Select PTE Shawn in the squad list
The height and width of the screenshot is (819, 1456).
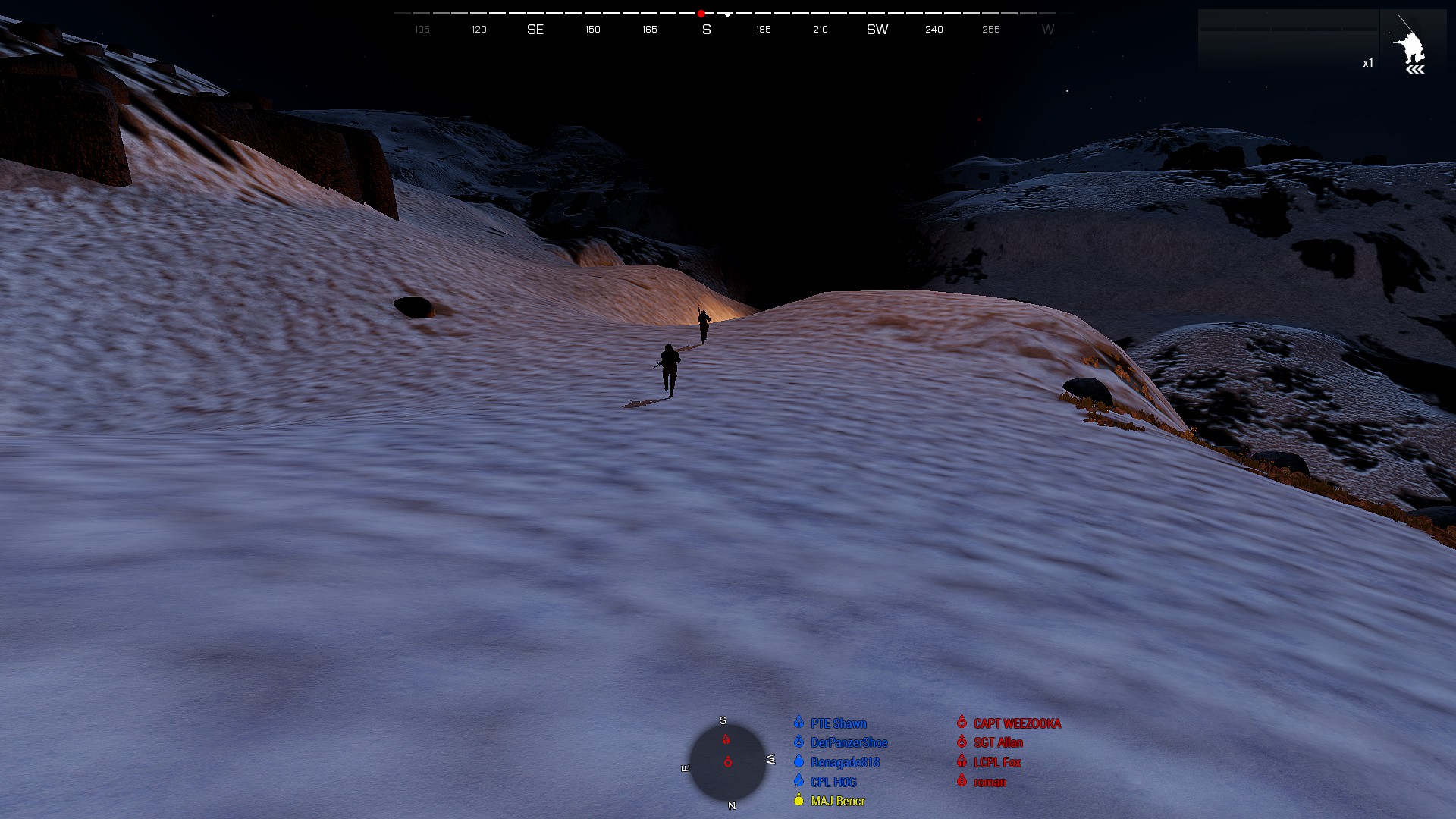point(837,723)
